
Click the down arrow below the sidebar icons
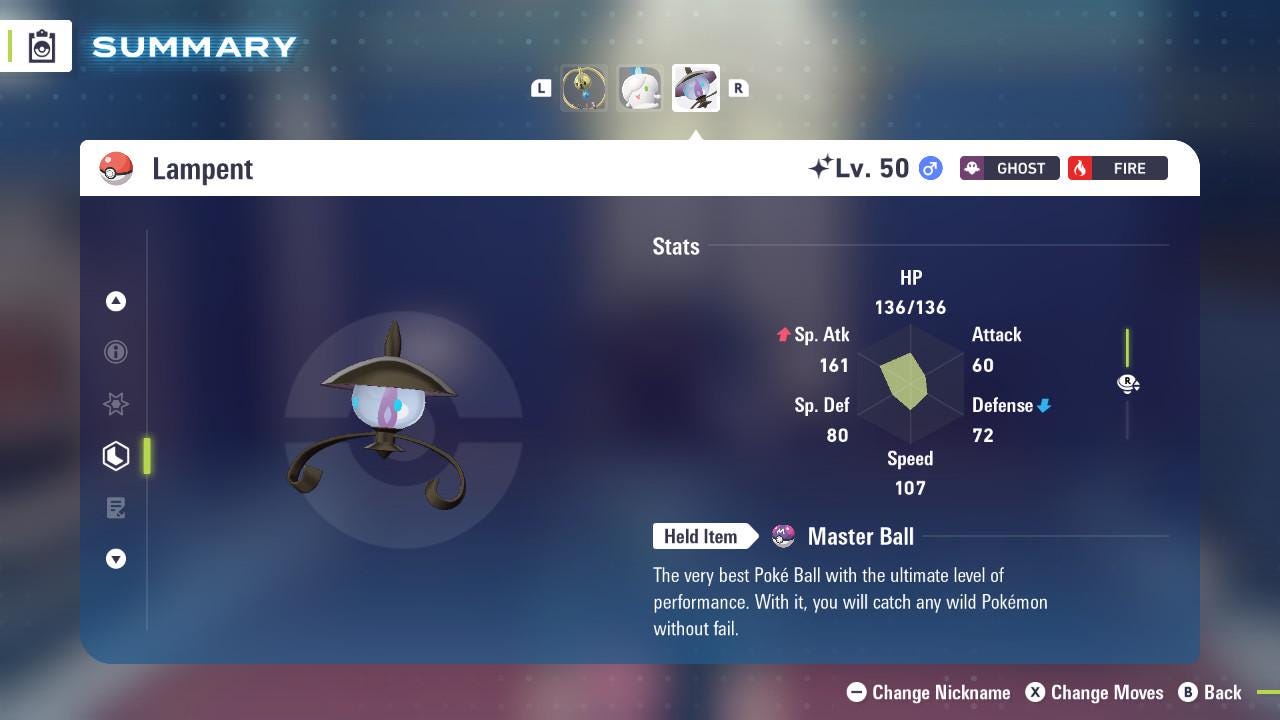tap(116, 559)
